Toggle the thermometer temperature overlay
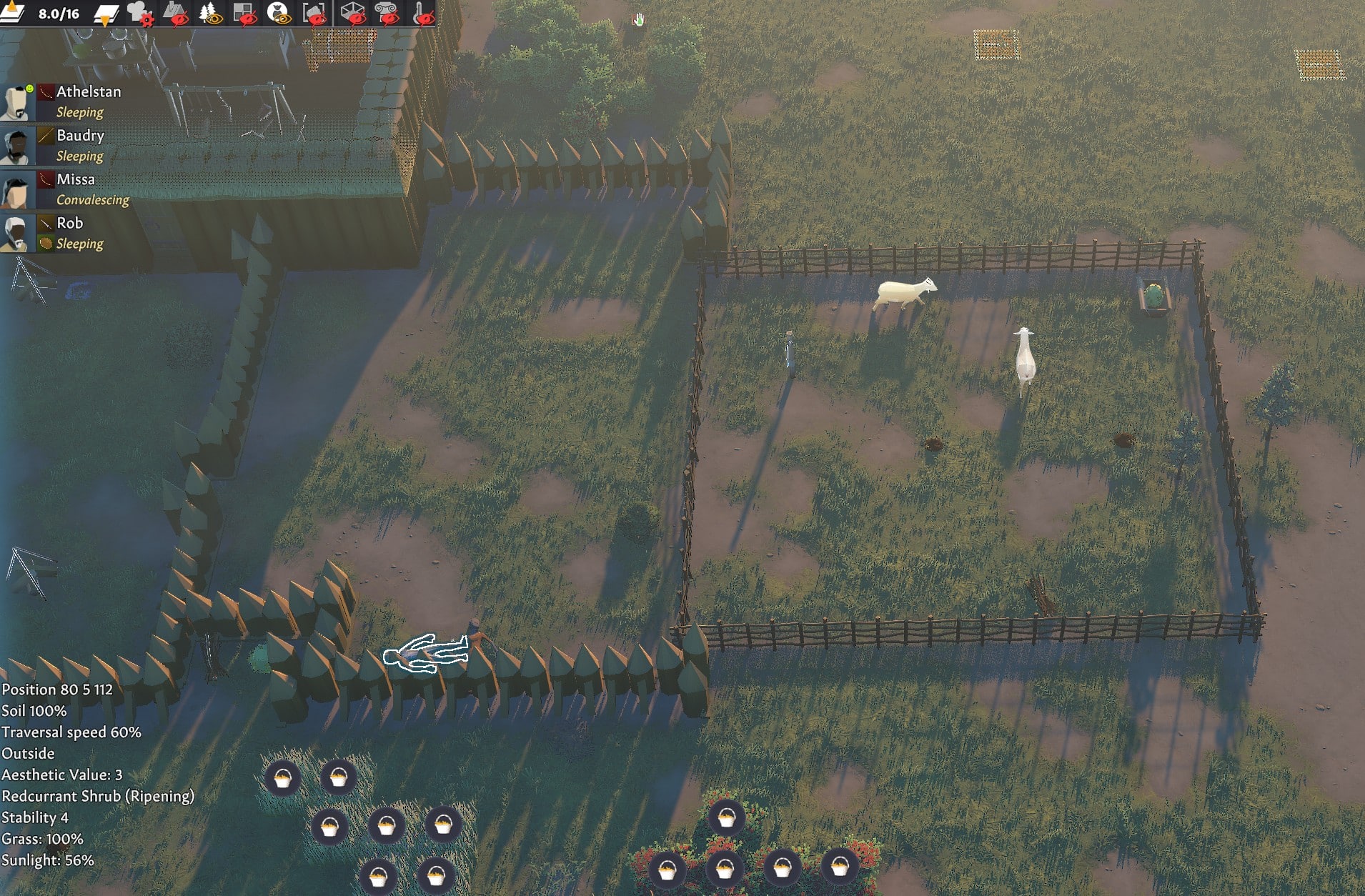 tap(423, 13)
